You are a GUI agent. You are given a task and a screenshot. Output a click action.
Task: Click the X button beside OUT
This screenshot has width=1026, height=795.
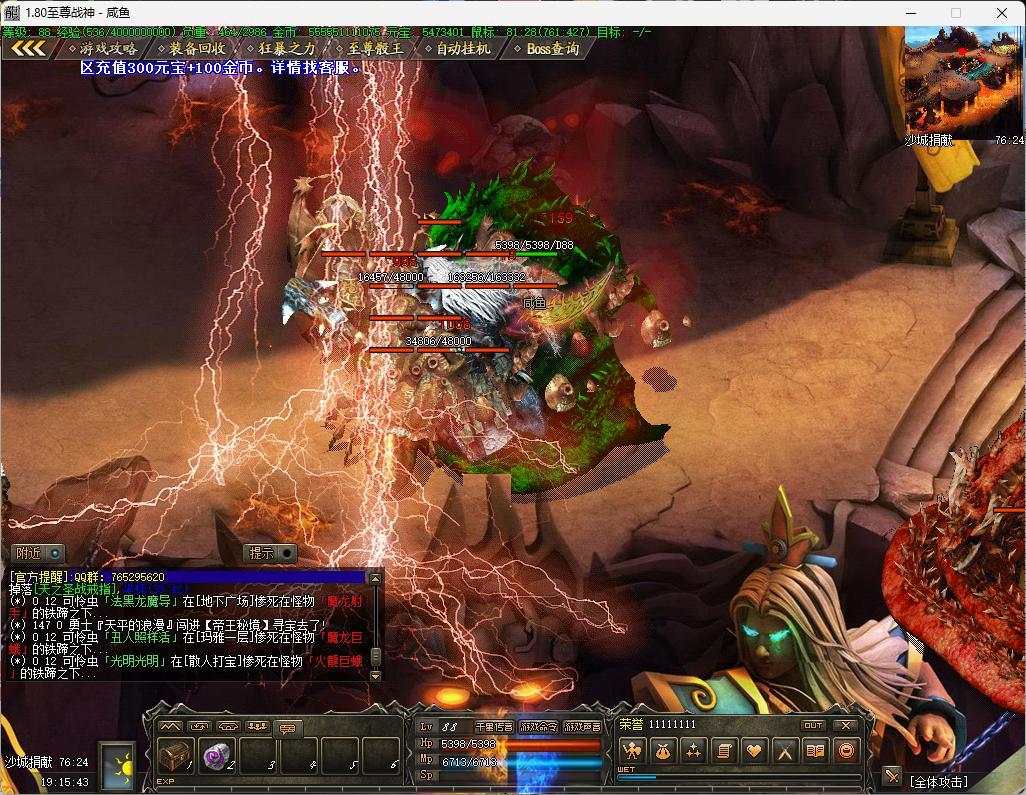846,725
